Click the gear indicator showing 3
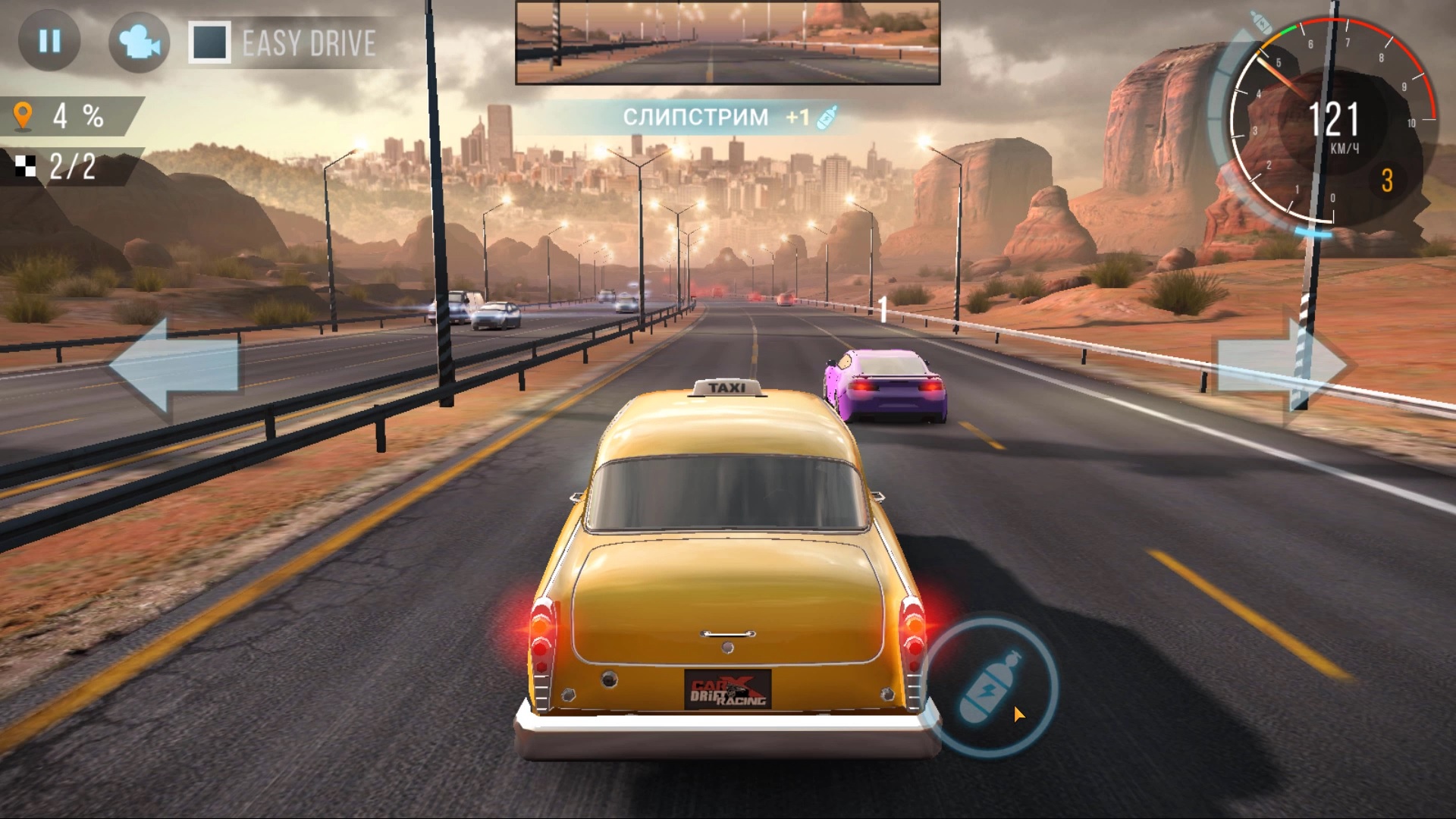Screen dimensions: 1456x819 click(1389, 180)
